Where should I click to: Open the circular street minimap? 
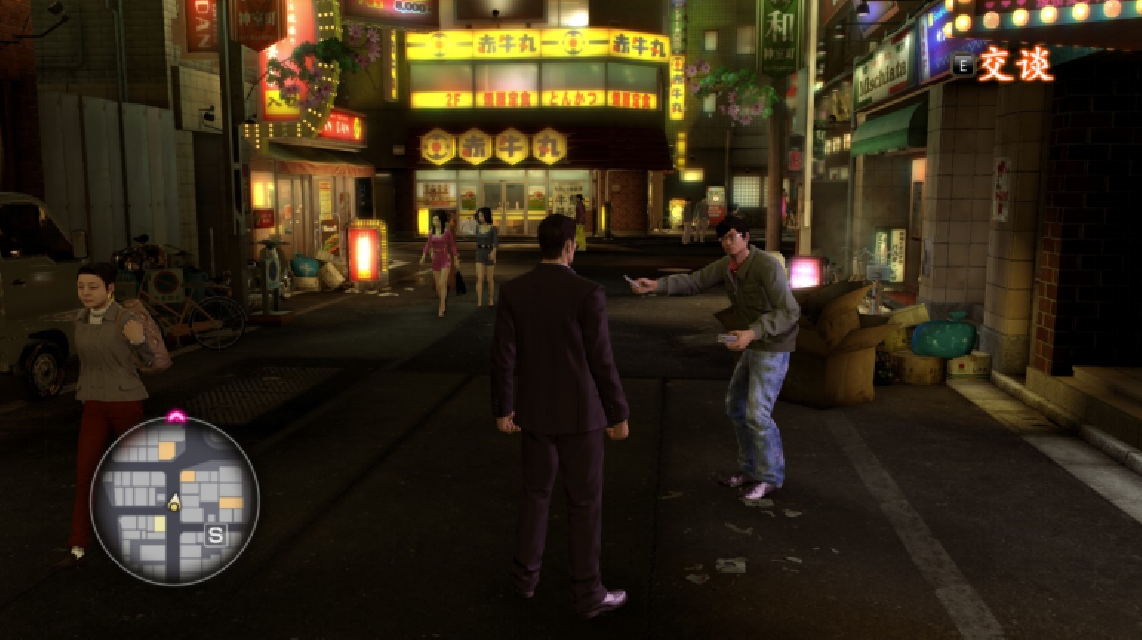(x=175, y=499)
